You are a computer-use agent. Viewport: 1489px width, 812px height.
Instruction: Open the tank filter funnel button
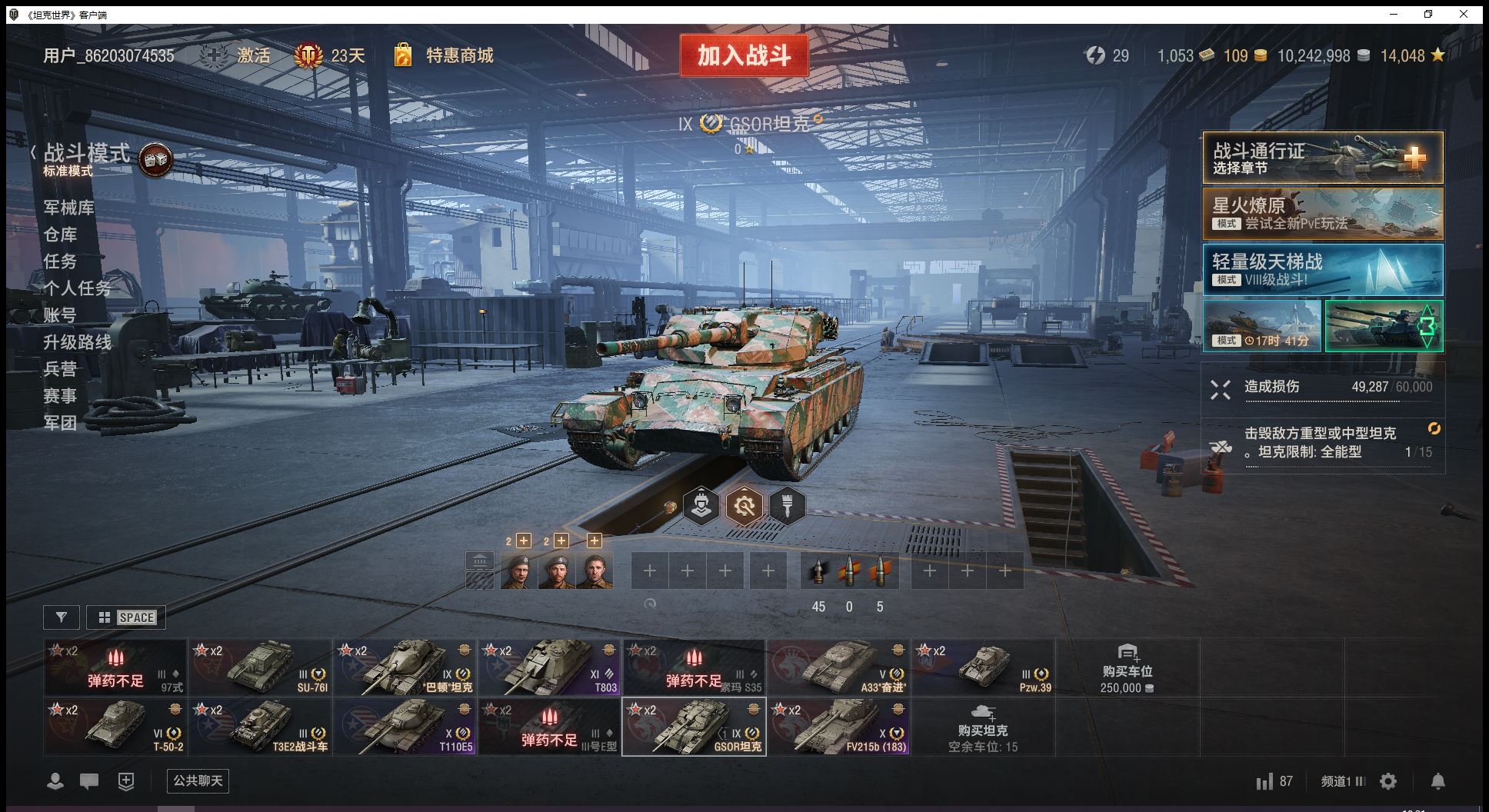(62, 617)
